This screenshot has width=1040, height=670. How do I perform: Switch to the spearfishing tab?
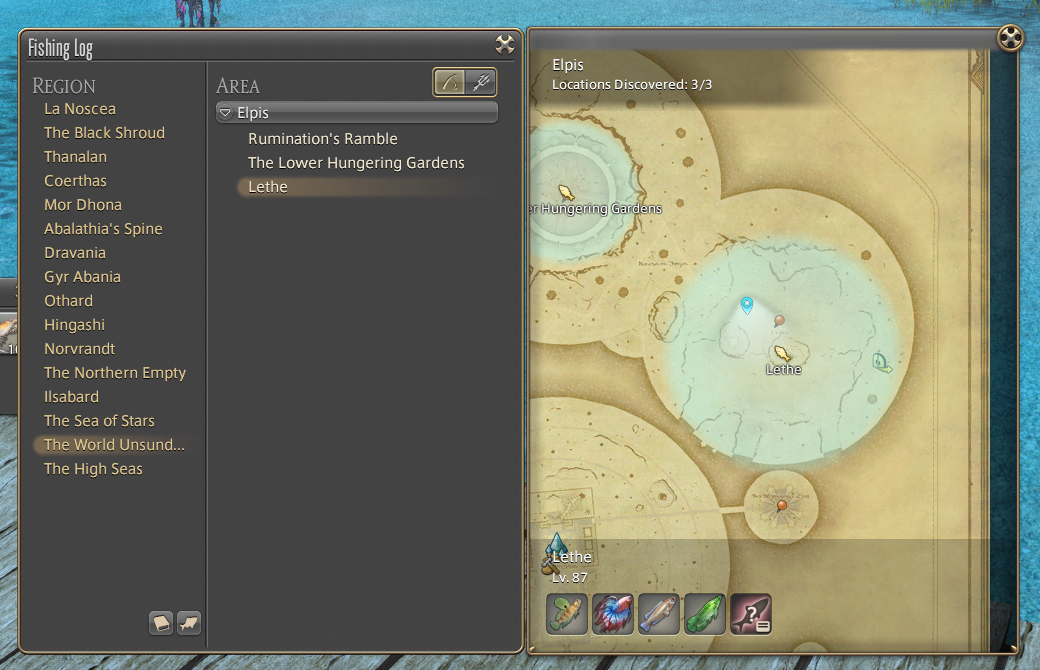point(481,82)
